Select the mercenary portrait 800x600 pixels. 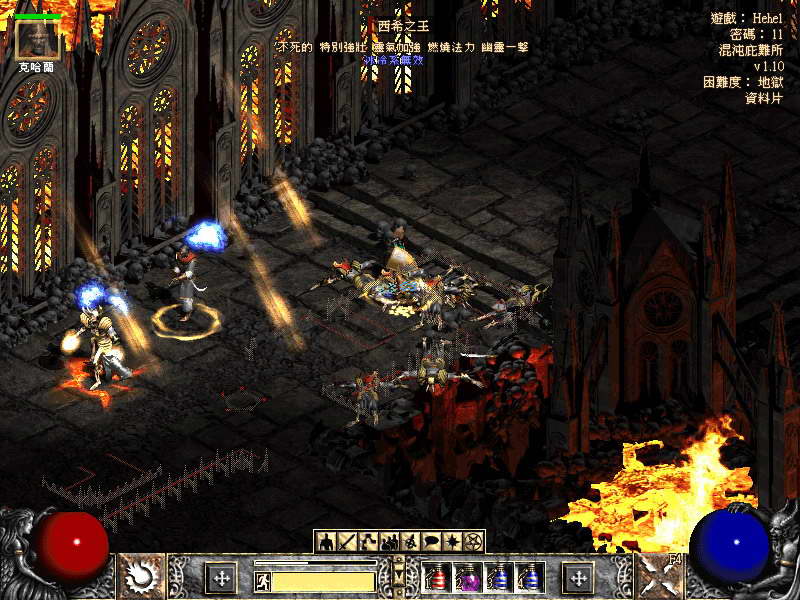pos(38,37)
